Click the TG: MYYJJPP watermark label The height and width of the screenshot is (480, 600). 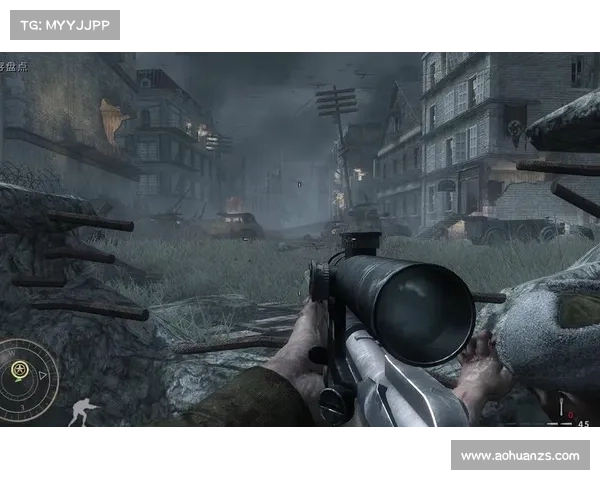[64, 24]
